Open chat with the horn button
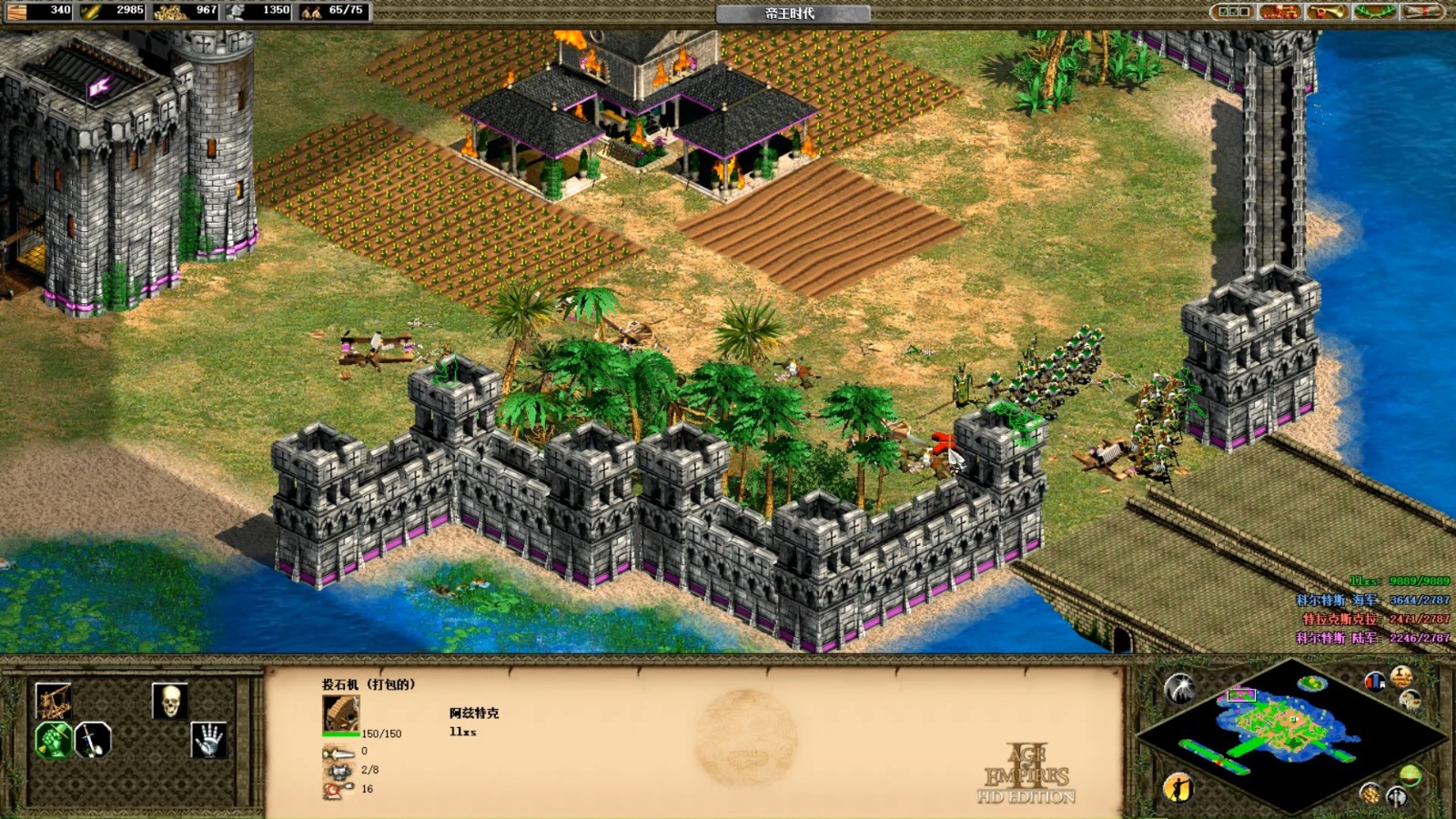 (x=1327, y=12)
